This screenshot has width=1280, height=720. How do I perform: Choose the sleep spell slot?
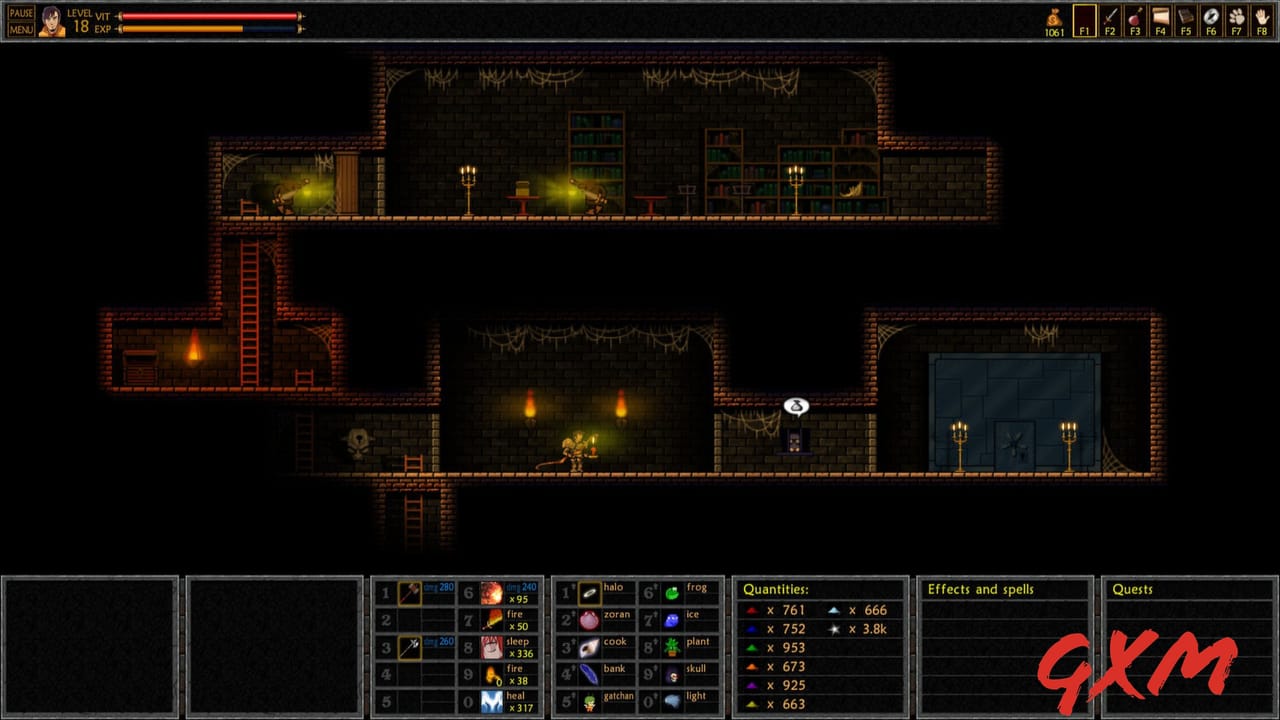point(492,647)
